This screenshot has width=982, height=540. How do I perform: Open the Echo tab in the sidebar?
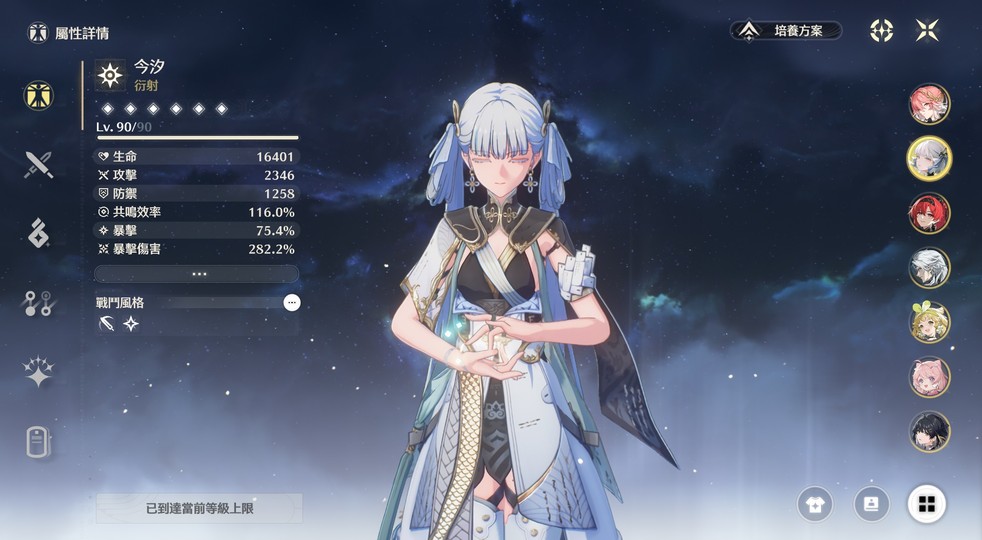38,232
